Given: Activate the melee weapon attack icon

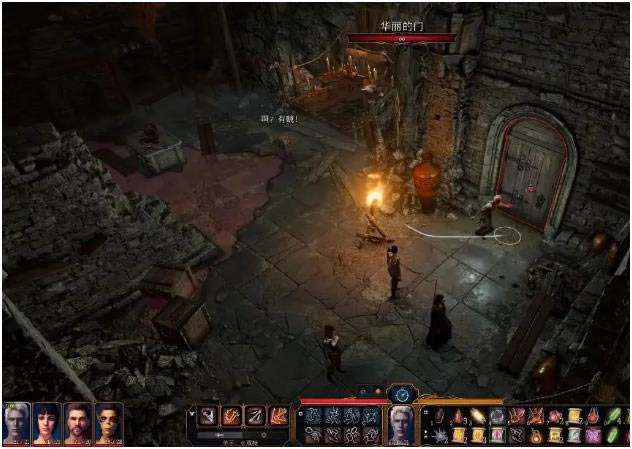Looking at the screenshot, I should pos(208,415).
